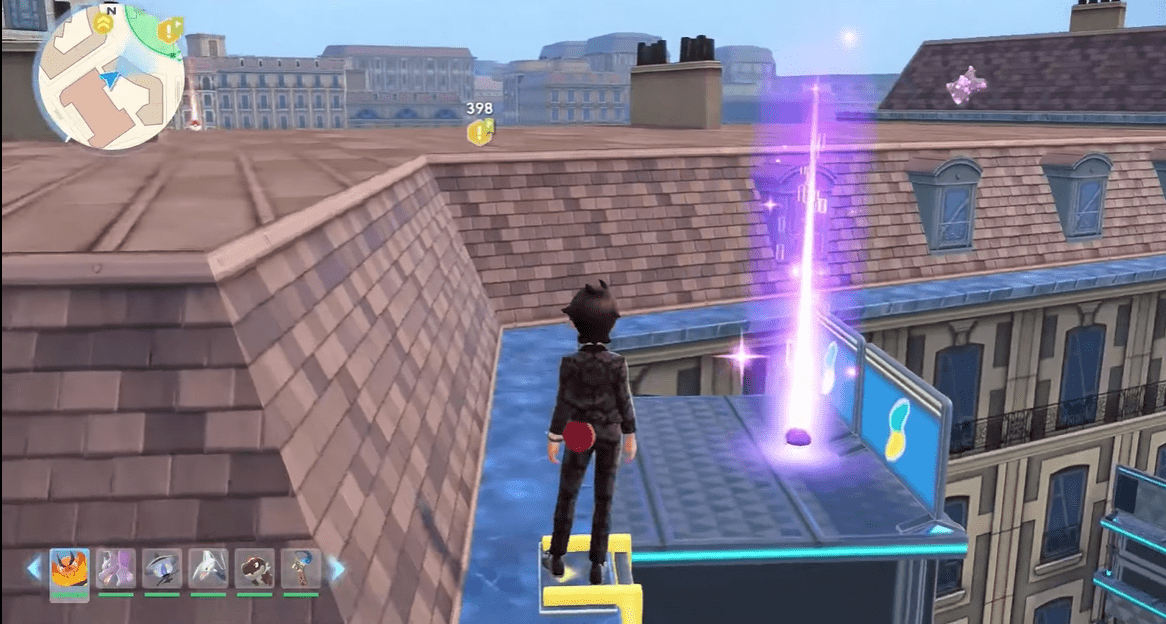The height and width of the screenshot is (624, 1166).
Task: Pick the white winged Pokémon party slot
Action: (208, 569)
